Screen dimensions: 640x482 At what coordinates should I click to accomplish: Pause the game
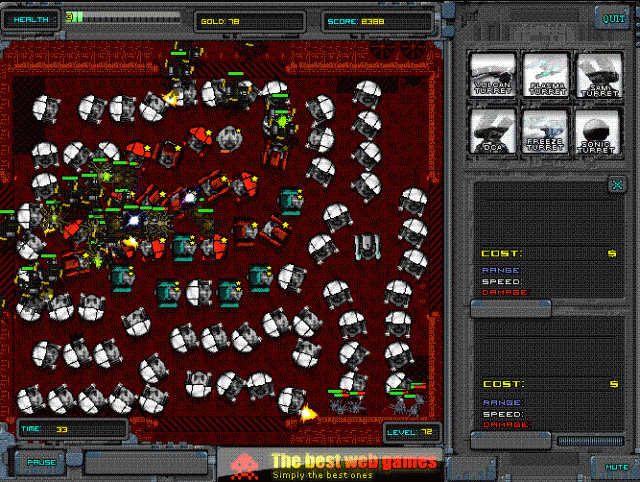click(41, 462)
